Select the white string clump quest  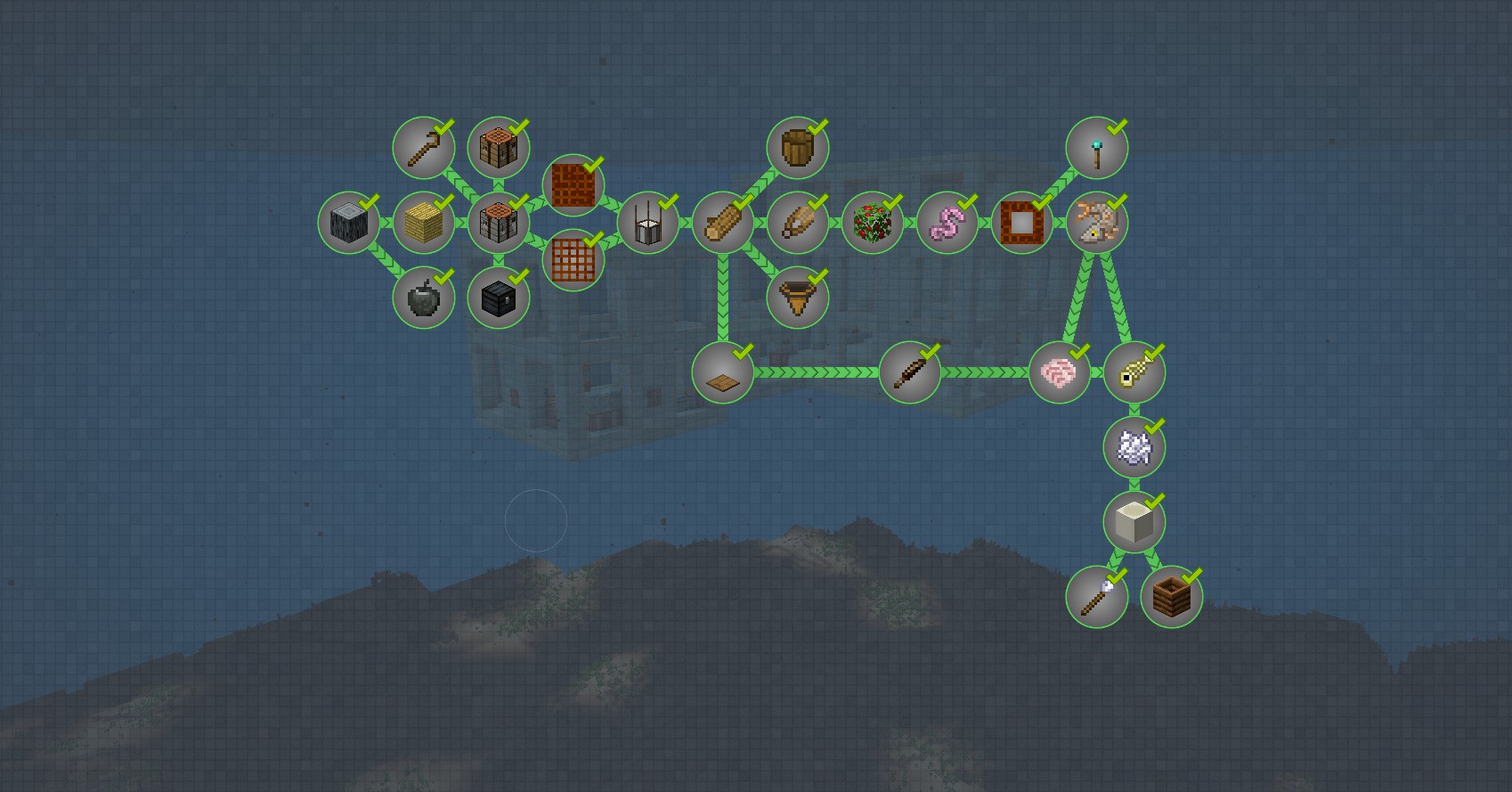(x=1134, y=447)
